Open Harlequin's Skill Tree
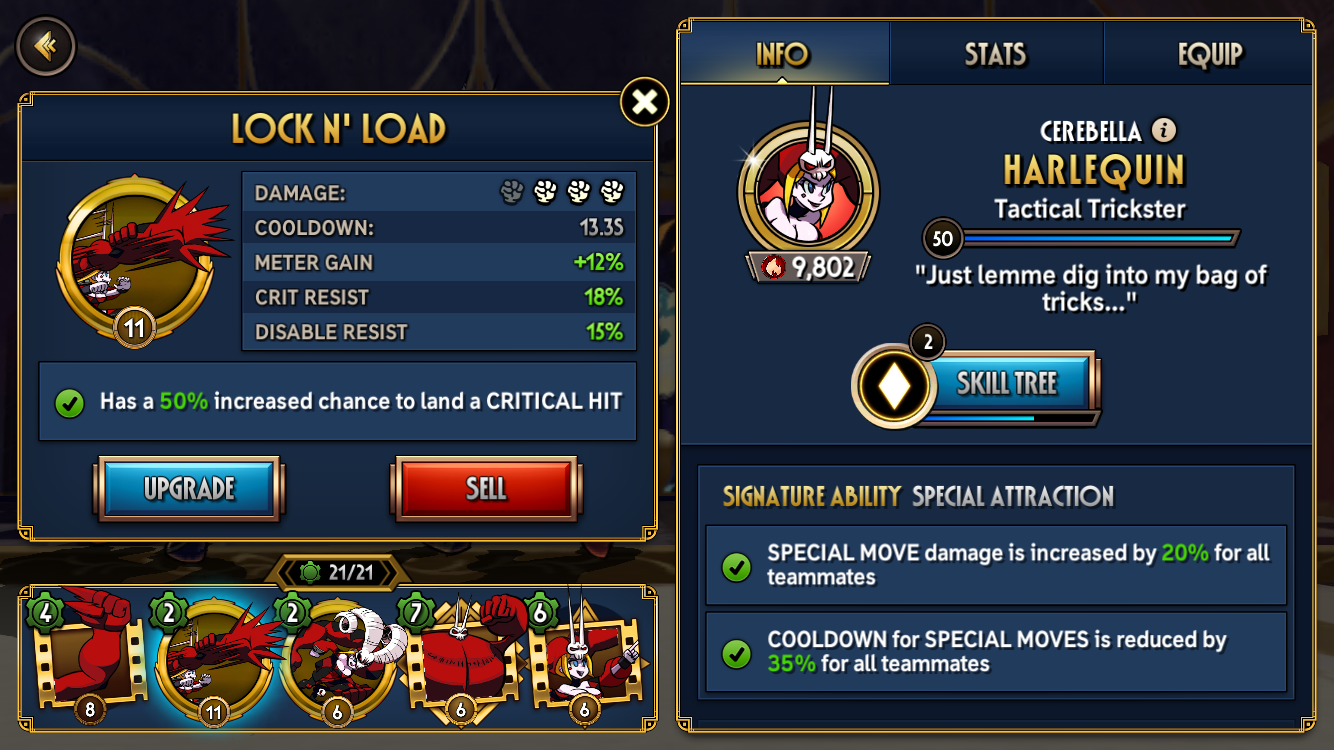The image size is (1334, 750). click(1006, 382)
